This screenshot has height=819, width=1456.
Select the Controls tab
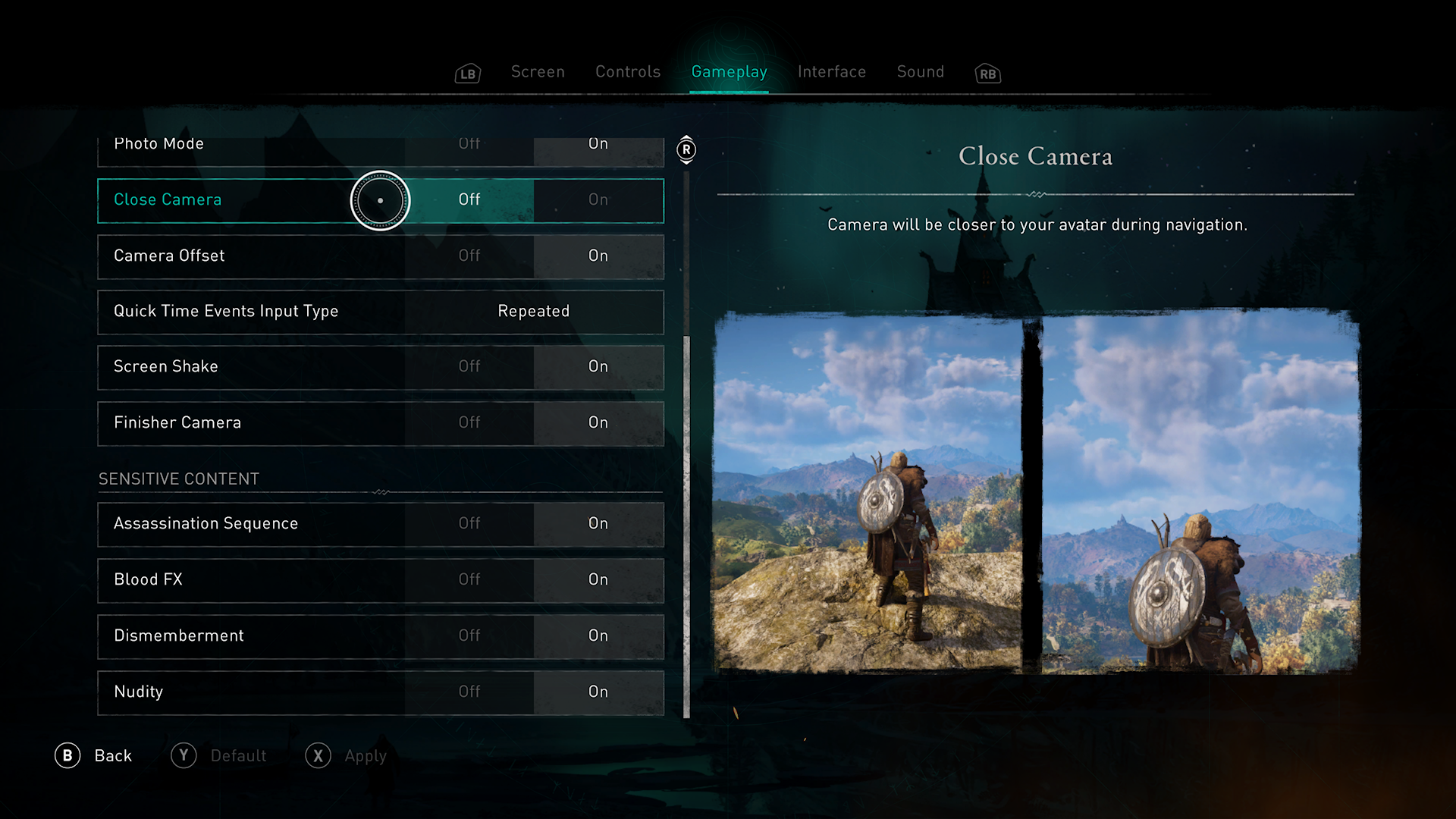click(x=627, y=72)
